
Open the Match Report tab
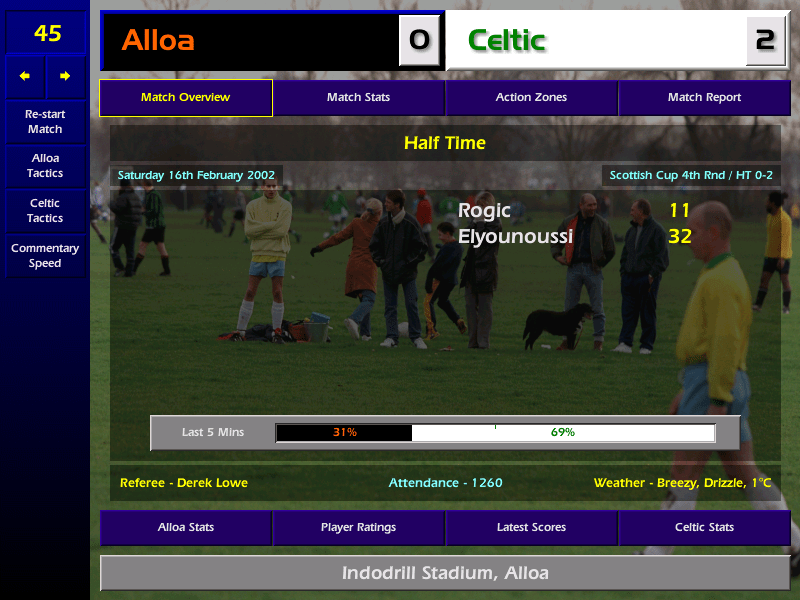pyautogui.click(x=704, y=98)
